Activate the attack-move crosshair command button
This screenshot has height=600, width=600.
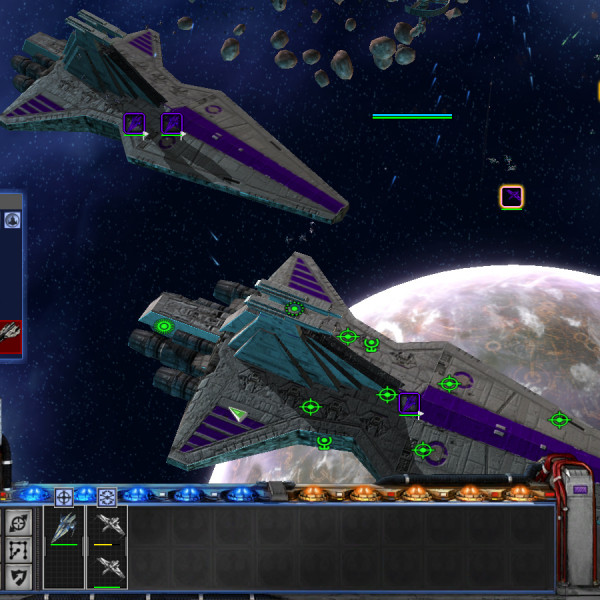click(x=19, y=523)
